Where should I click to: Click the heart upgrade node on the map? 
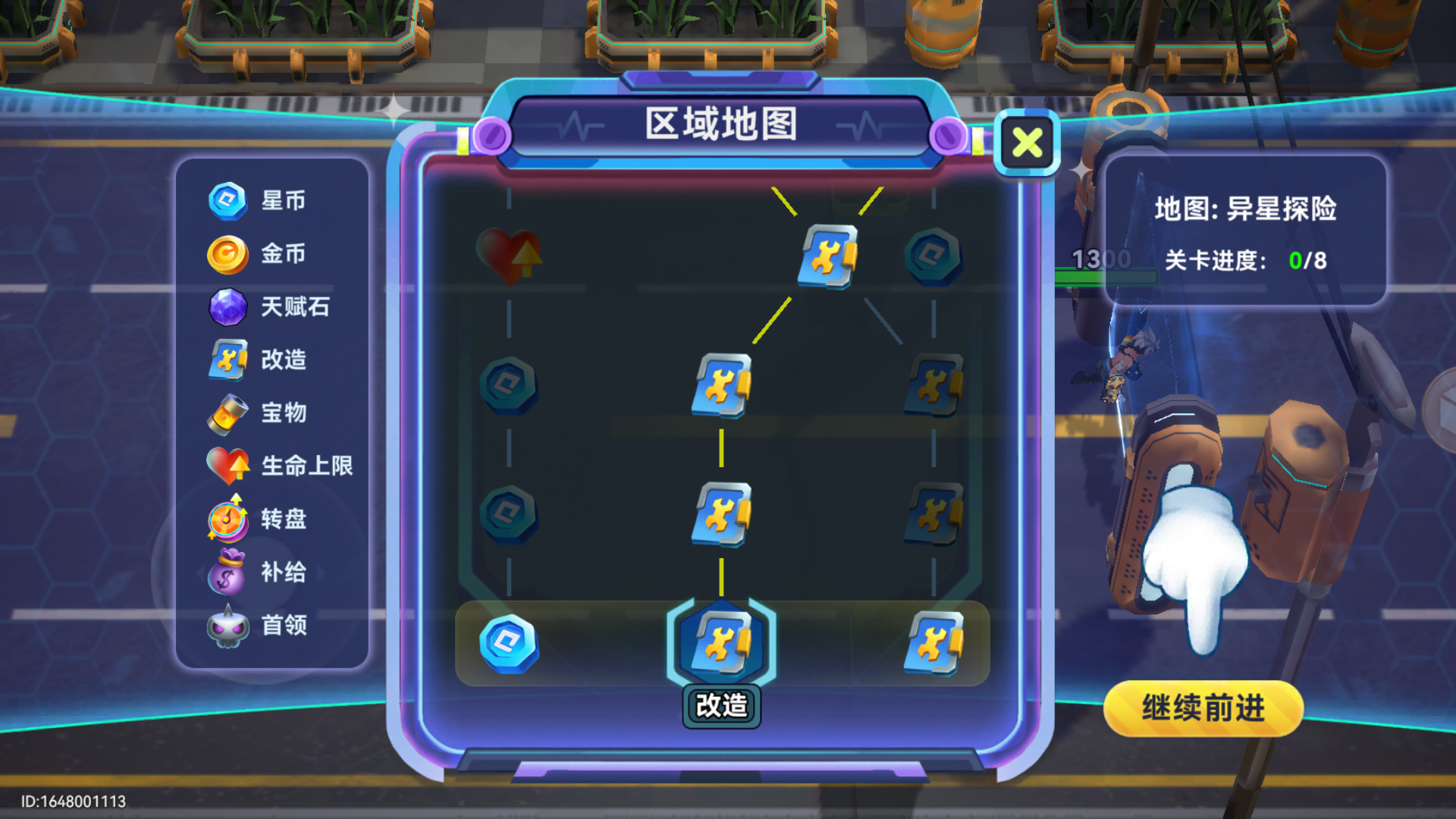[x=510, y=258]
